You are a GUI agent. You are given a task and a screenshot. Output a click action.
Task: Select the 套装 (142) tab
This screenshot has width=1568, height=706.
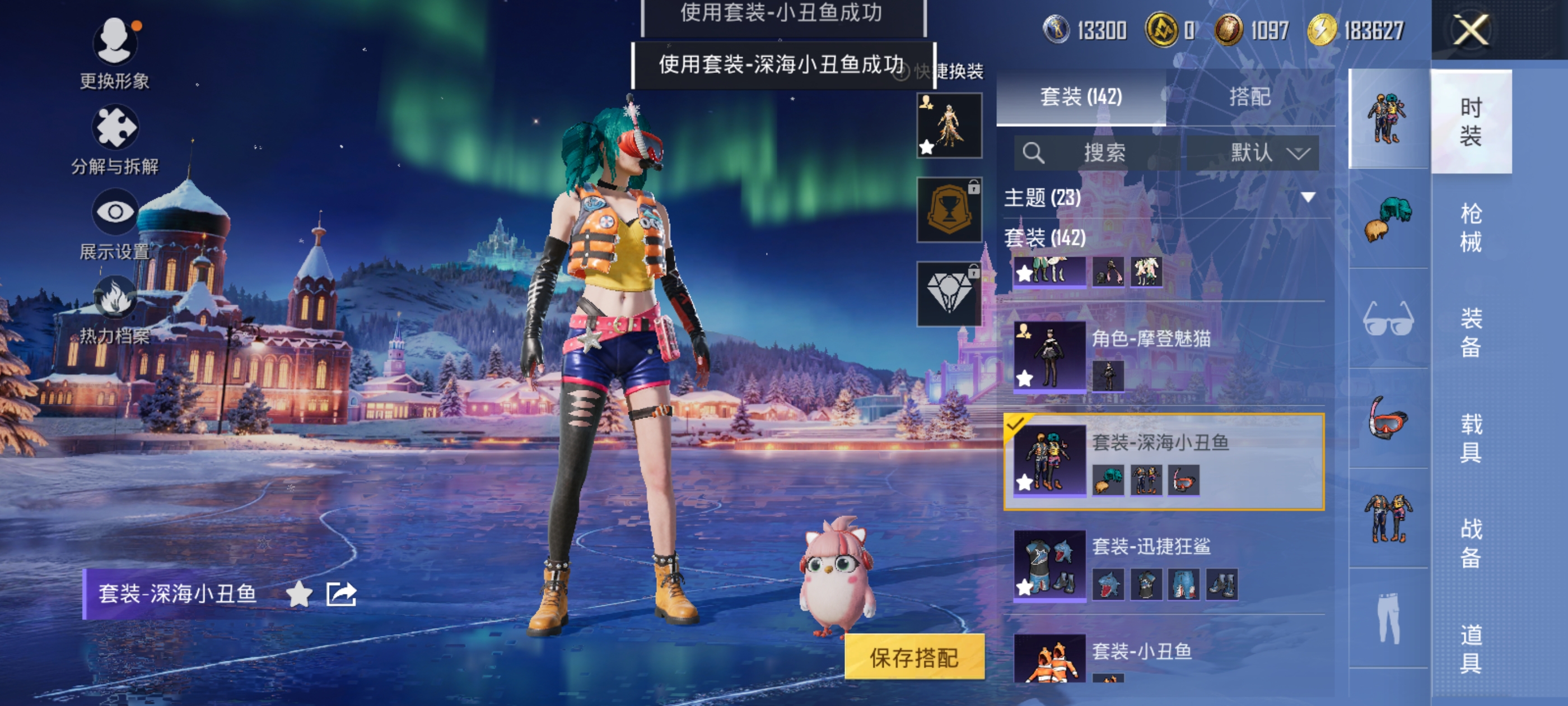click(x=1080, y=96)
